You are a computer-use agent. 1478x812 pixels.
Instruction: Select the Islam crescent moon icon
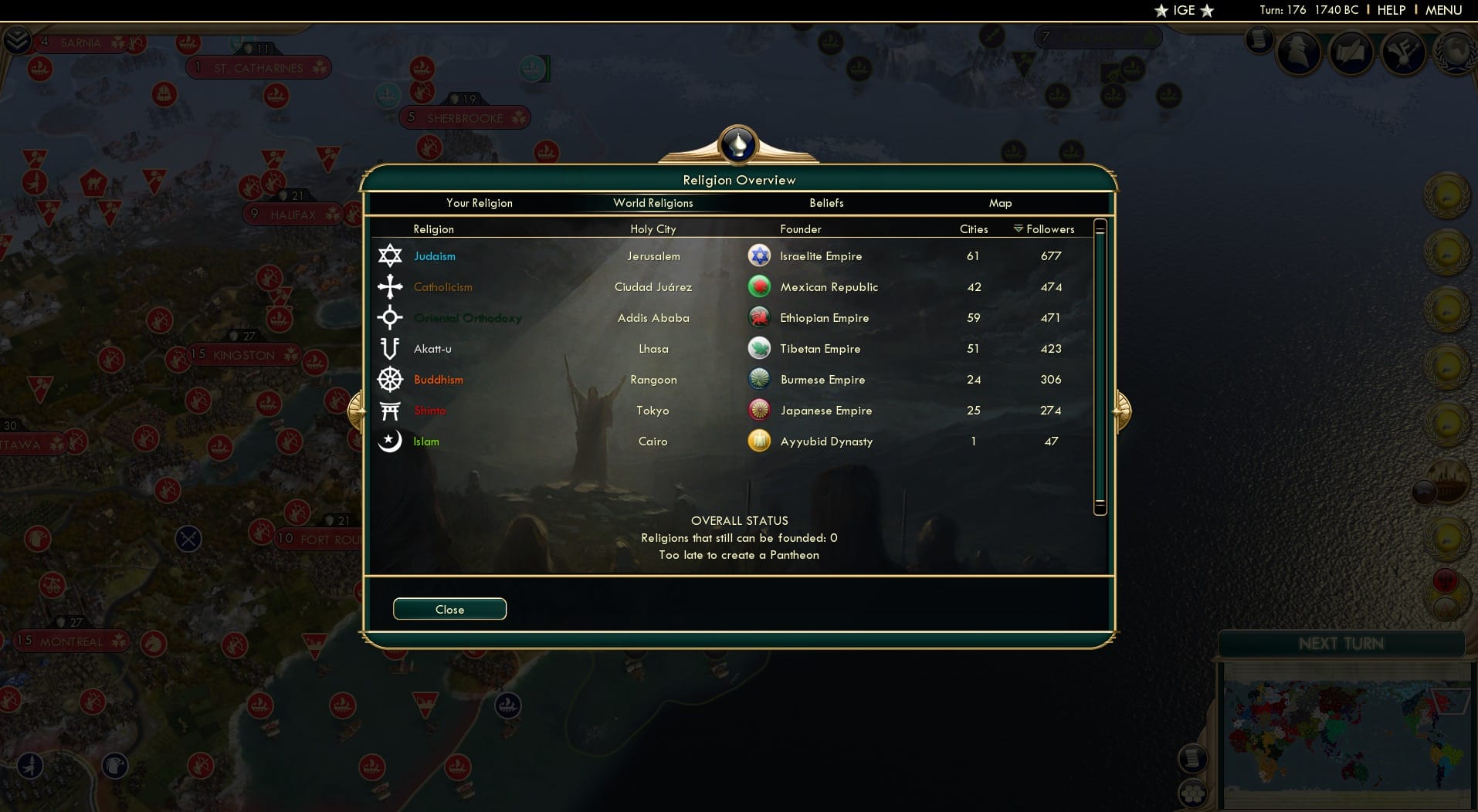[390, 441]
